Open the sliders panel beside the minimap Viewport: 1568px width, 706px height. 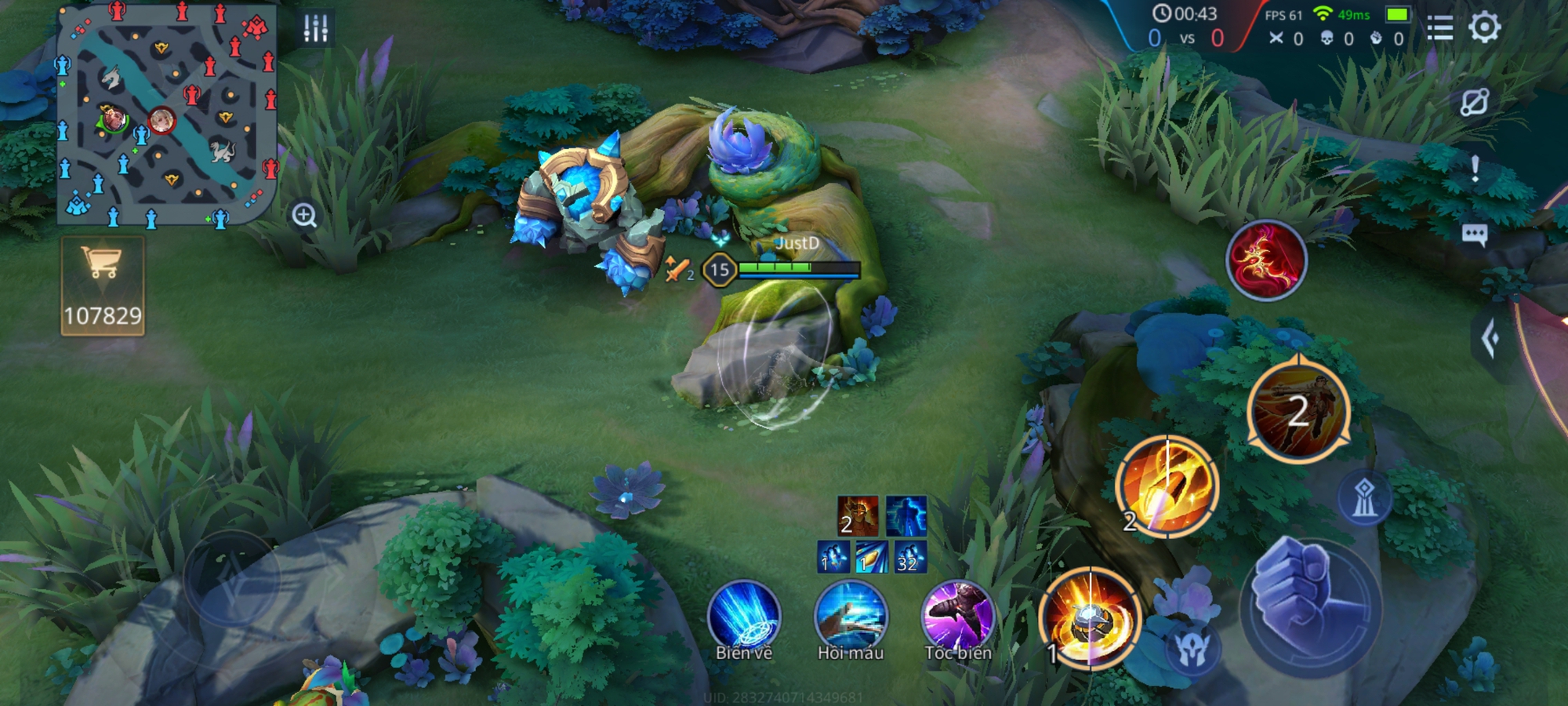click(x=316, y=28)
